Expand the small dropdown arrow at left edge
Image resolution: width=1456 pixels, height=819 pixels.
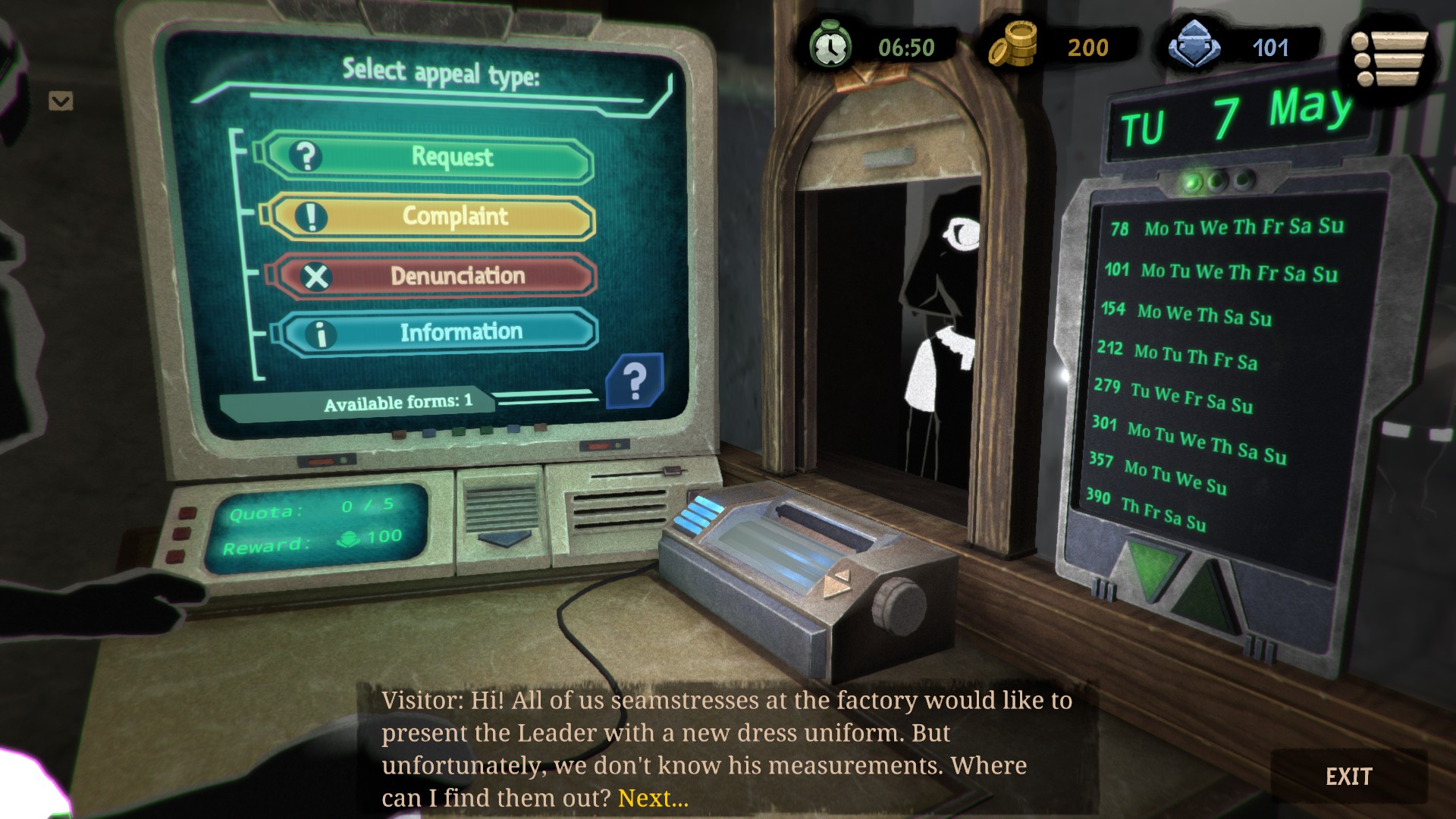[x=61, y=101]
